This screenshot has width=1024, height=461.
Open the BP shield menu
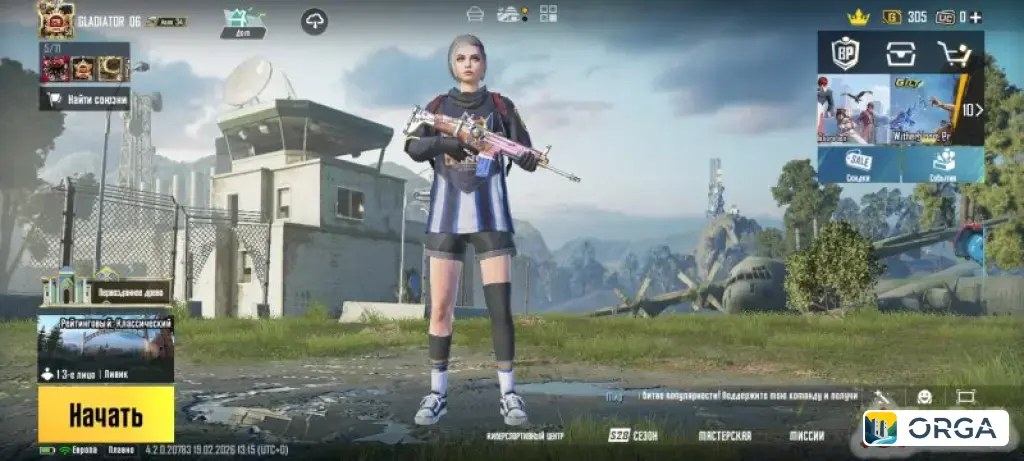[x=846, y=53]
